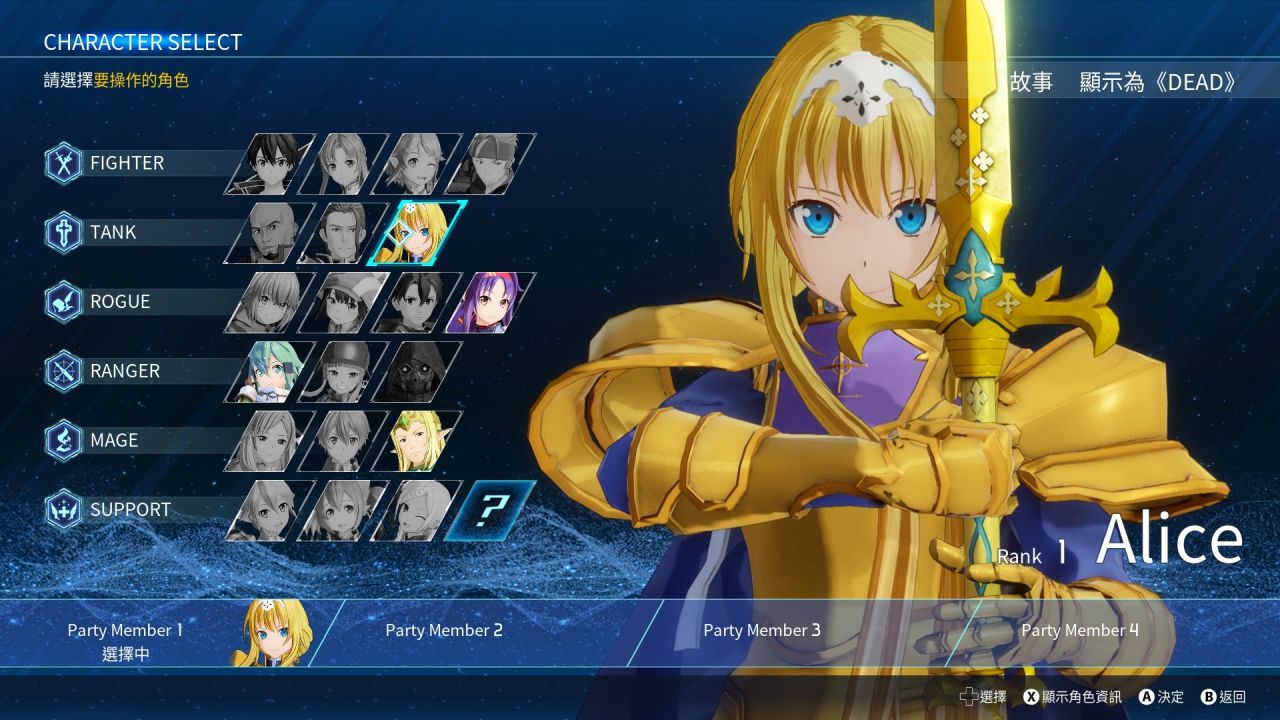This screenshot has height=720, width=1280.
Task: Choose the Party Member 2 slot
Action: (444, 631)
